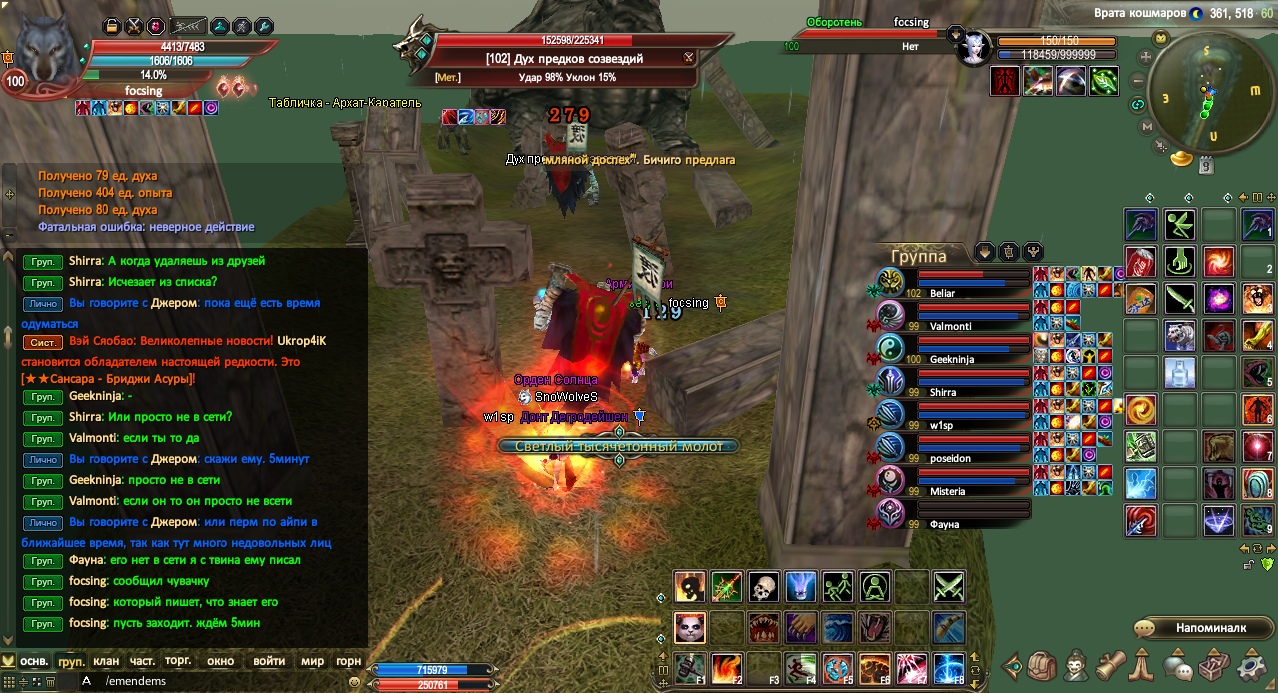Open the world map with M button
The image size is (1278, 693).
click(1145, 127)
